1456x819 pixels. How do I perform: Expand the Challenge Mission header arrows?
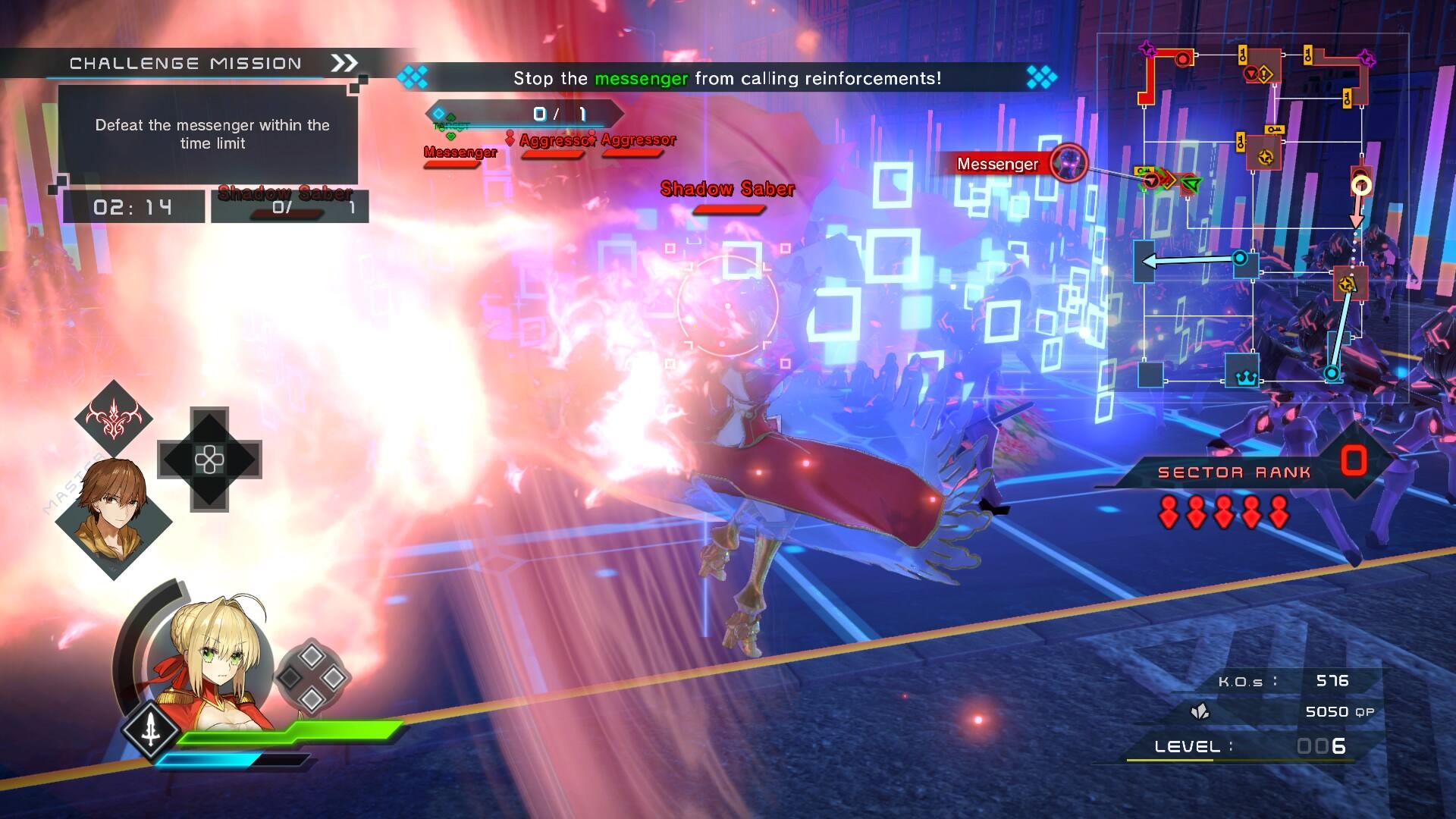tap(344, 64)
